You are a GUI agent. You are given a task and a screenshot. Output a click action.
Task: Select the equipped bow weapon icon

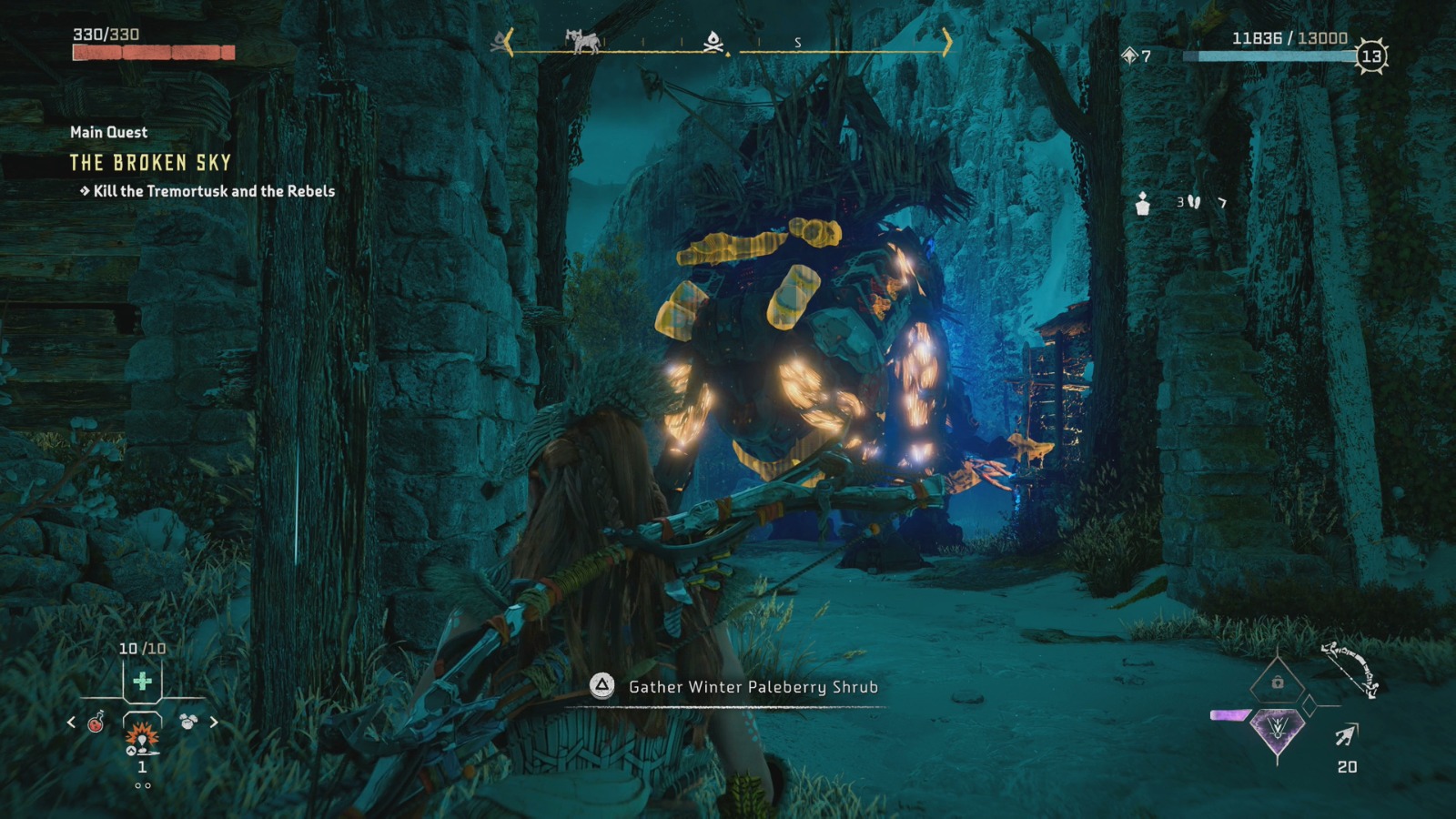(1350, 669)
